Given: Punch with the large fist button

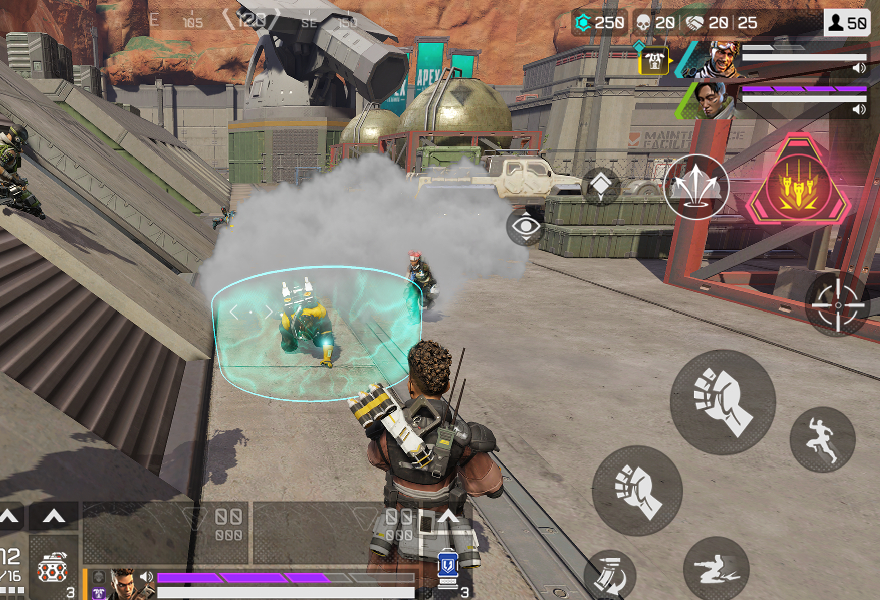Looking at the screenshot, I should tap(722, 402).
